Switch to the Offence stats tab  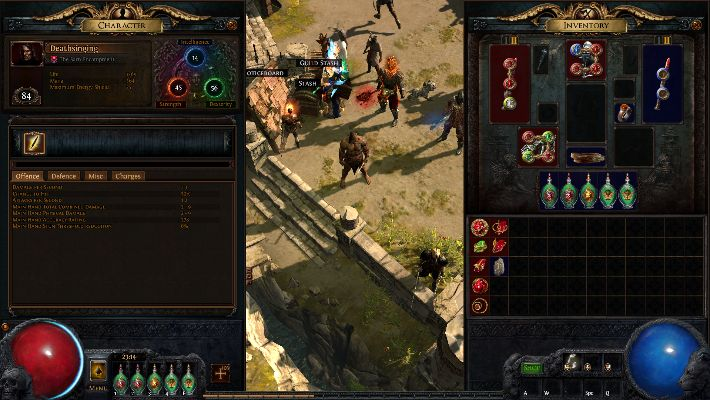[27, 176]
